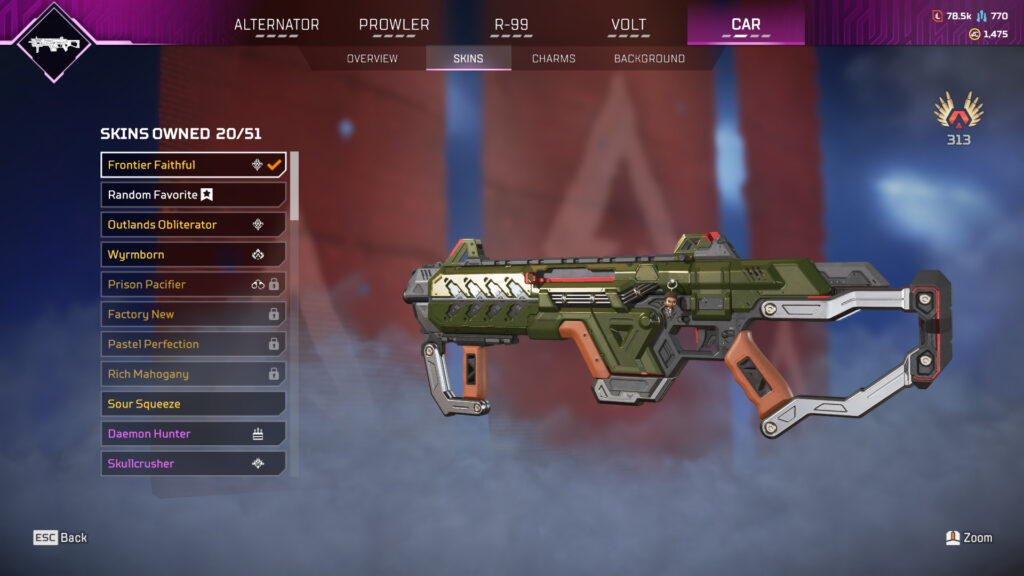This screenshot has width=1024, height=576.
Task: Select the Prowler weapon tab
Action: point(394,25)
